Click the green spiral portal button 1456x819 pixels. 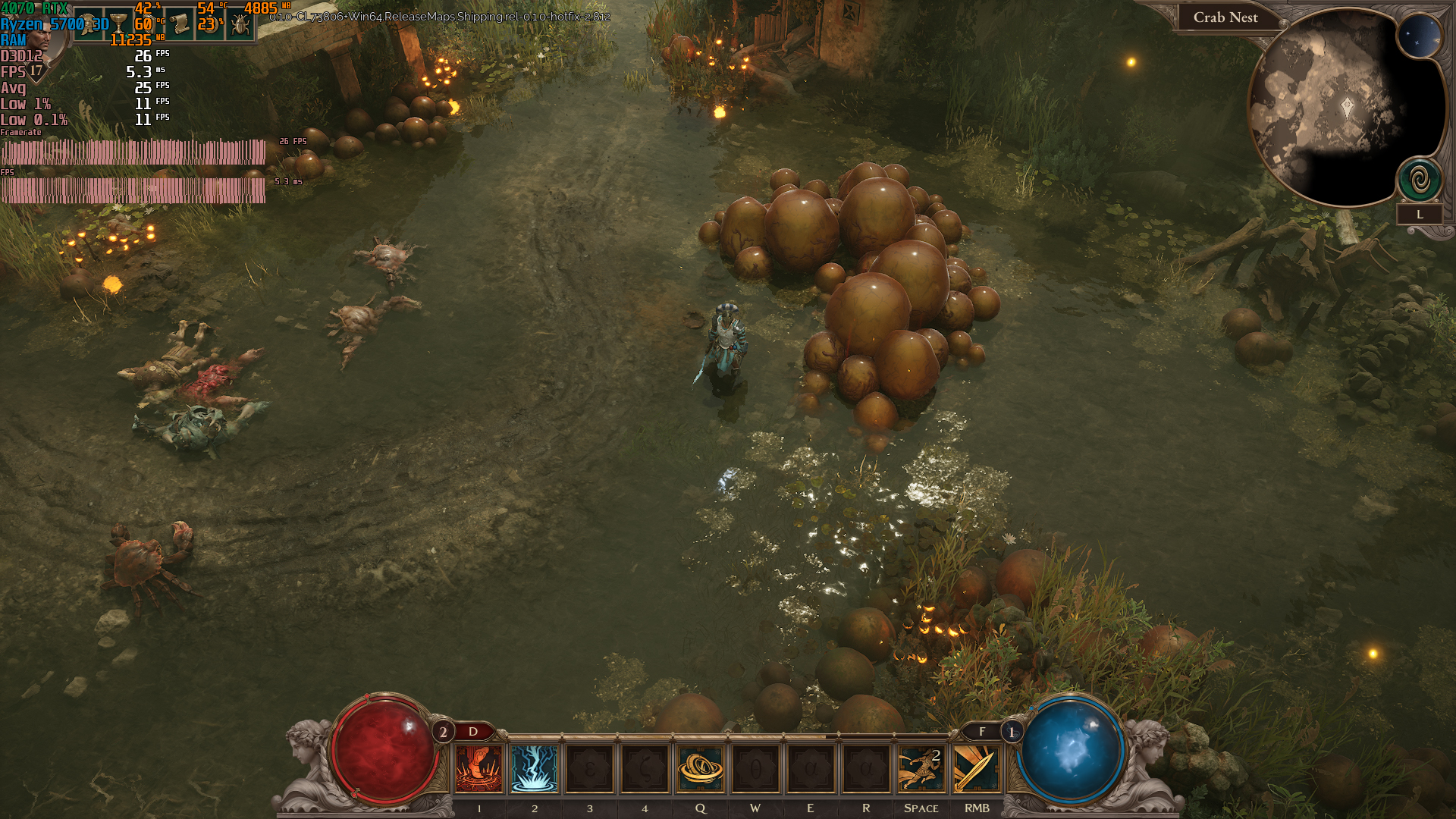coord(1420,180)
